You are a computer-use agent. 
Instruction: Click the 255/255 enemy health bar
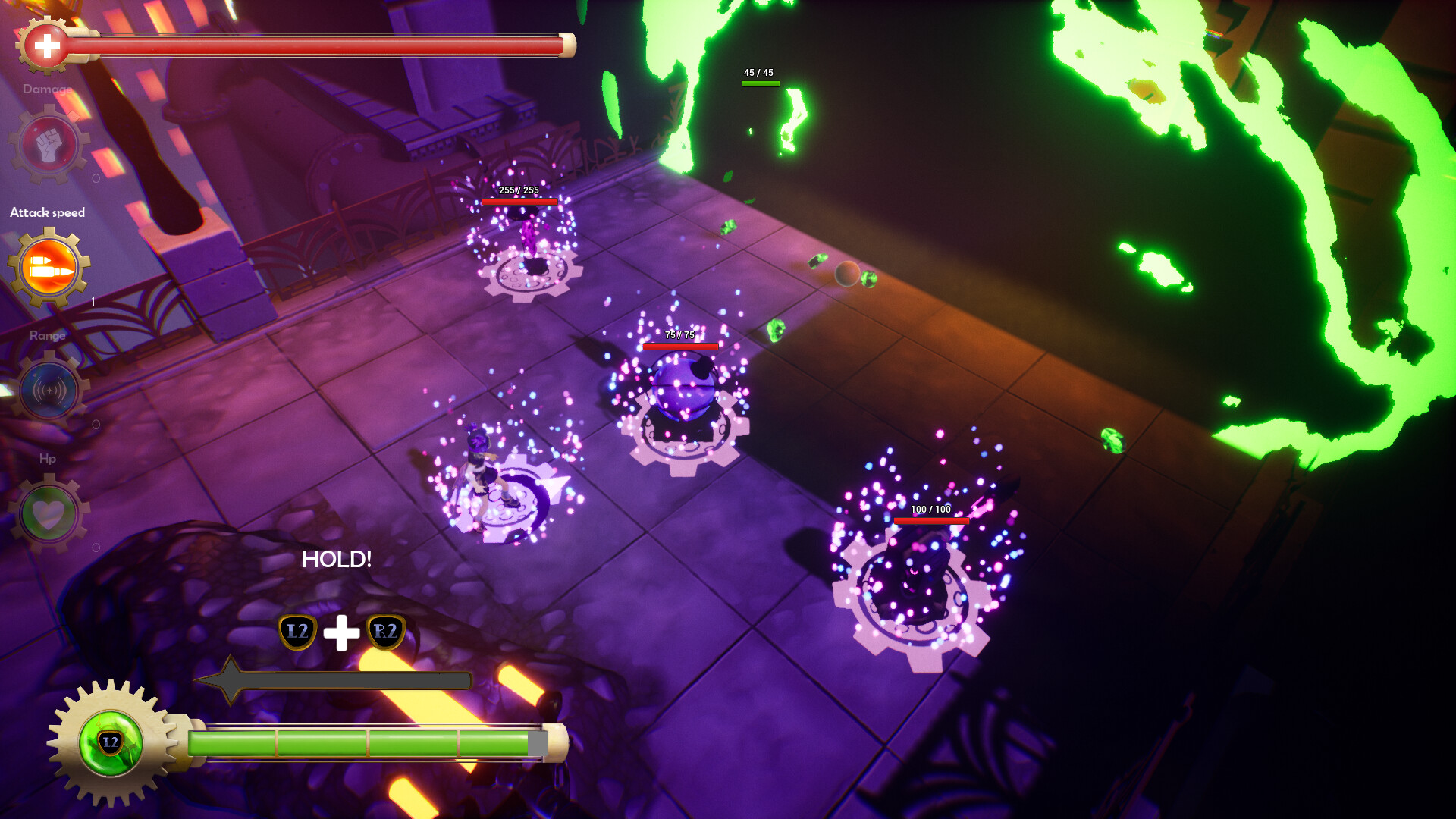pyautogui.click(x=519, y=202)
